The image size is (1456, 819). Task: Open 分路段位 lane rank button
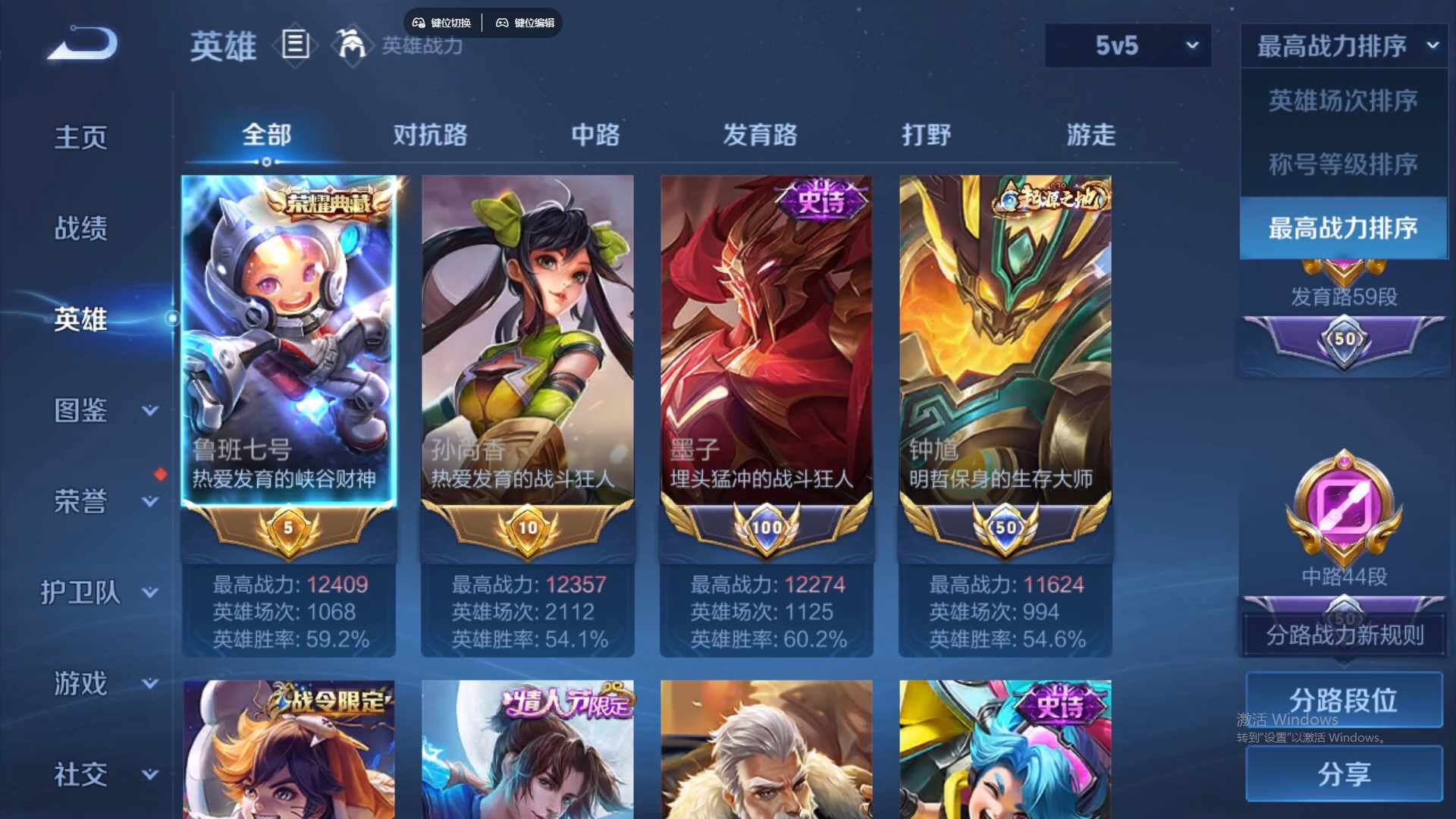(1343, 699)
